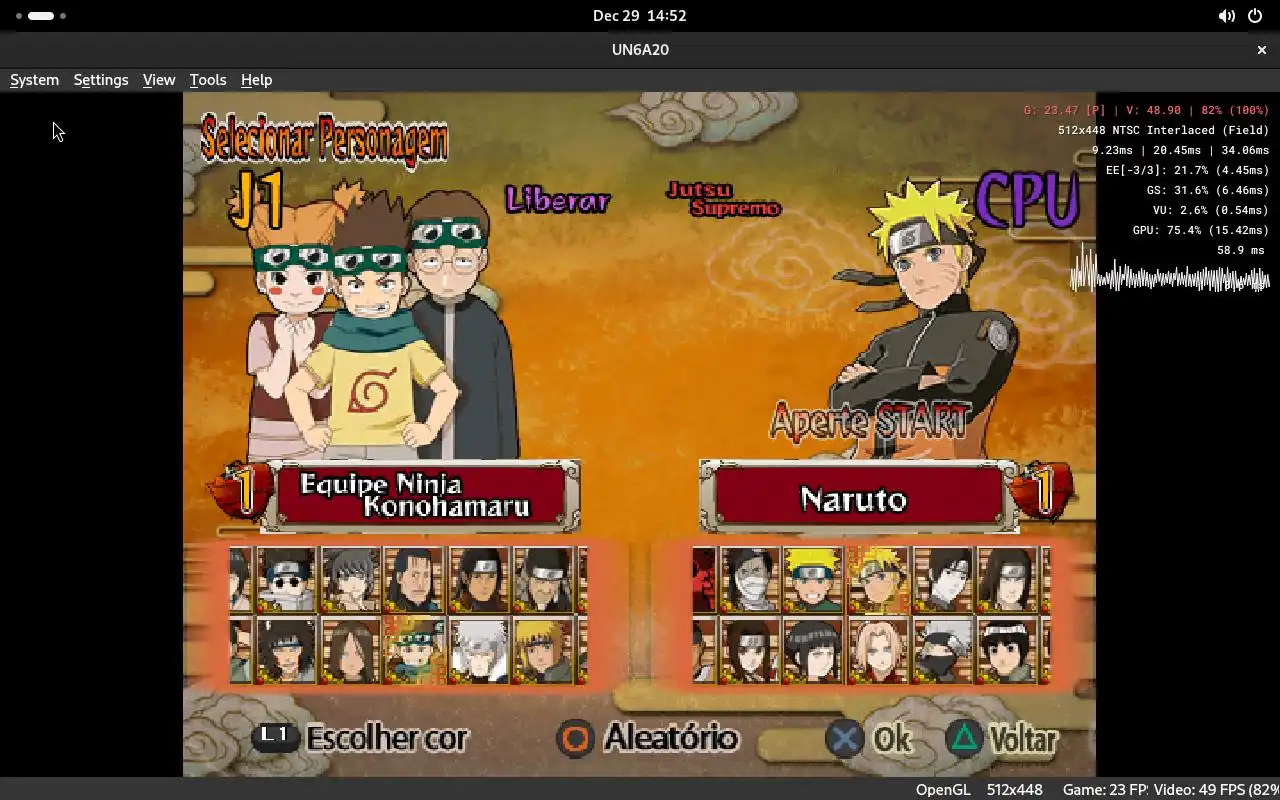Open the emulator Settings menu
This screenshot has width=1280, height=800.
click(x=101, y=80)
